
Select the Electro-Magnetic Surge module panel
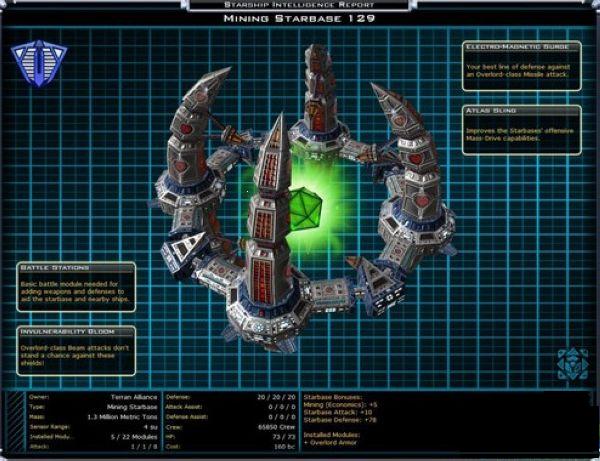click(521, 63)
